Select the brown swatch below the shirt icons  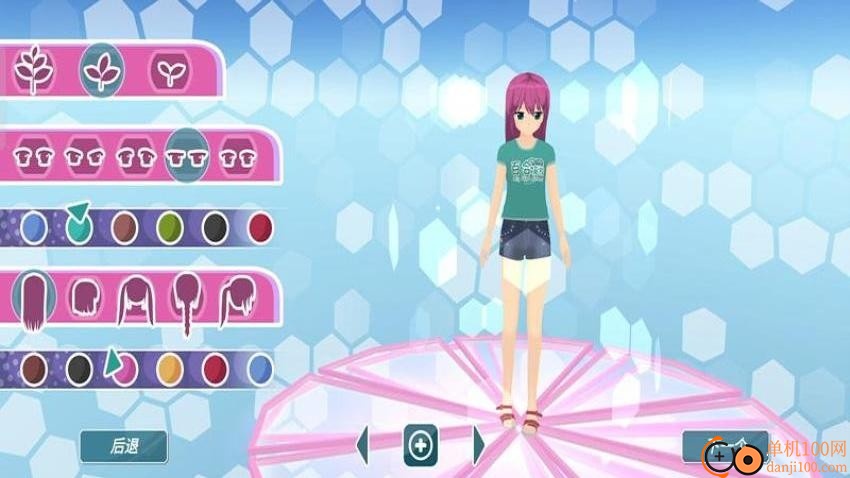point(124,229)
